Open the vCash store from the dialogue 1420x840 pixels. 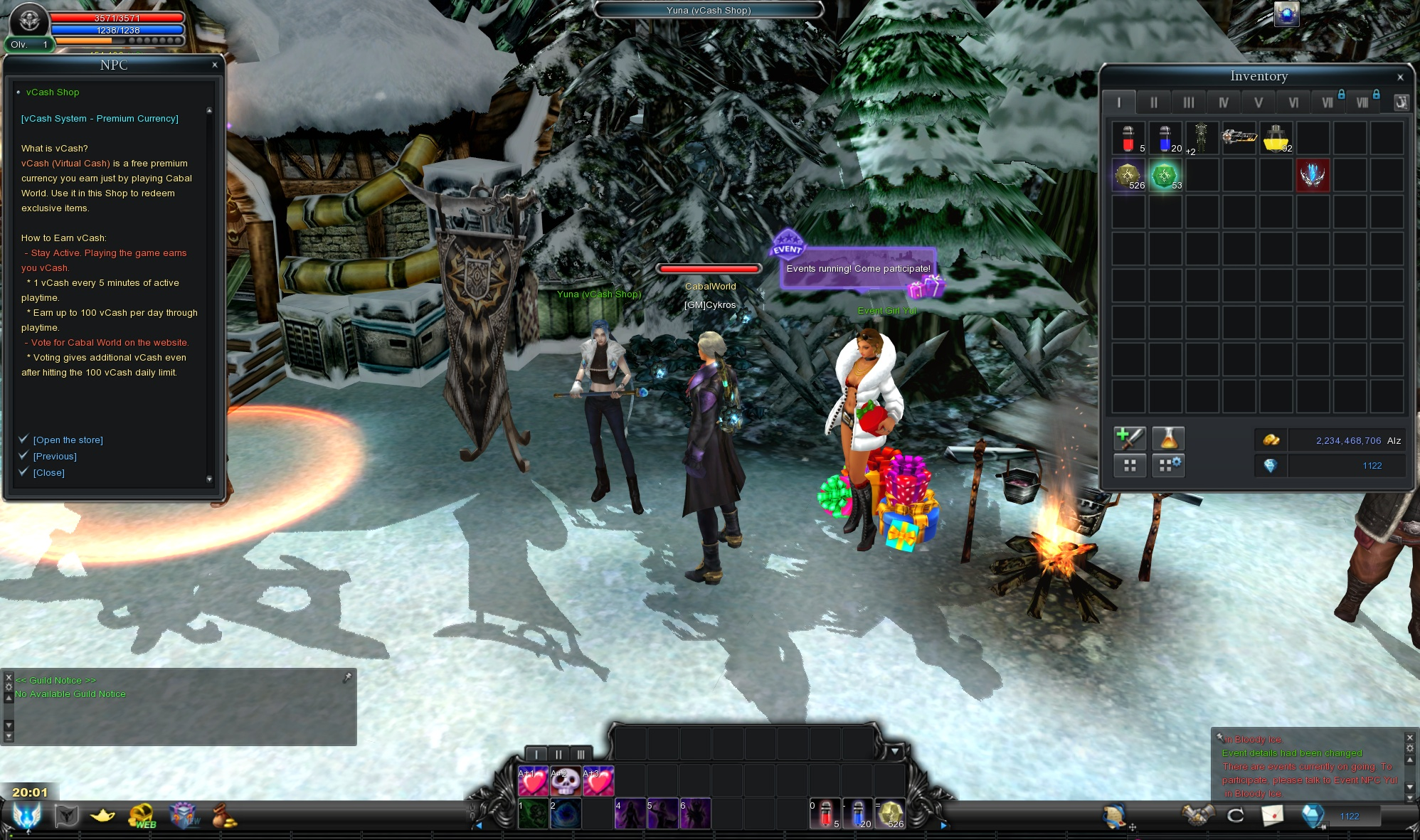[68, 440]
